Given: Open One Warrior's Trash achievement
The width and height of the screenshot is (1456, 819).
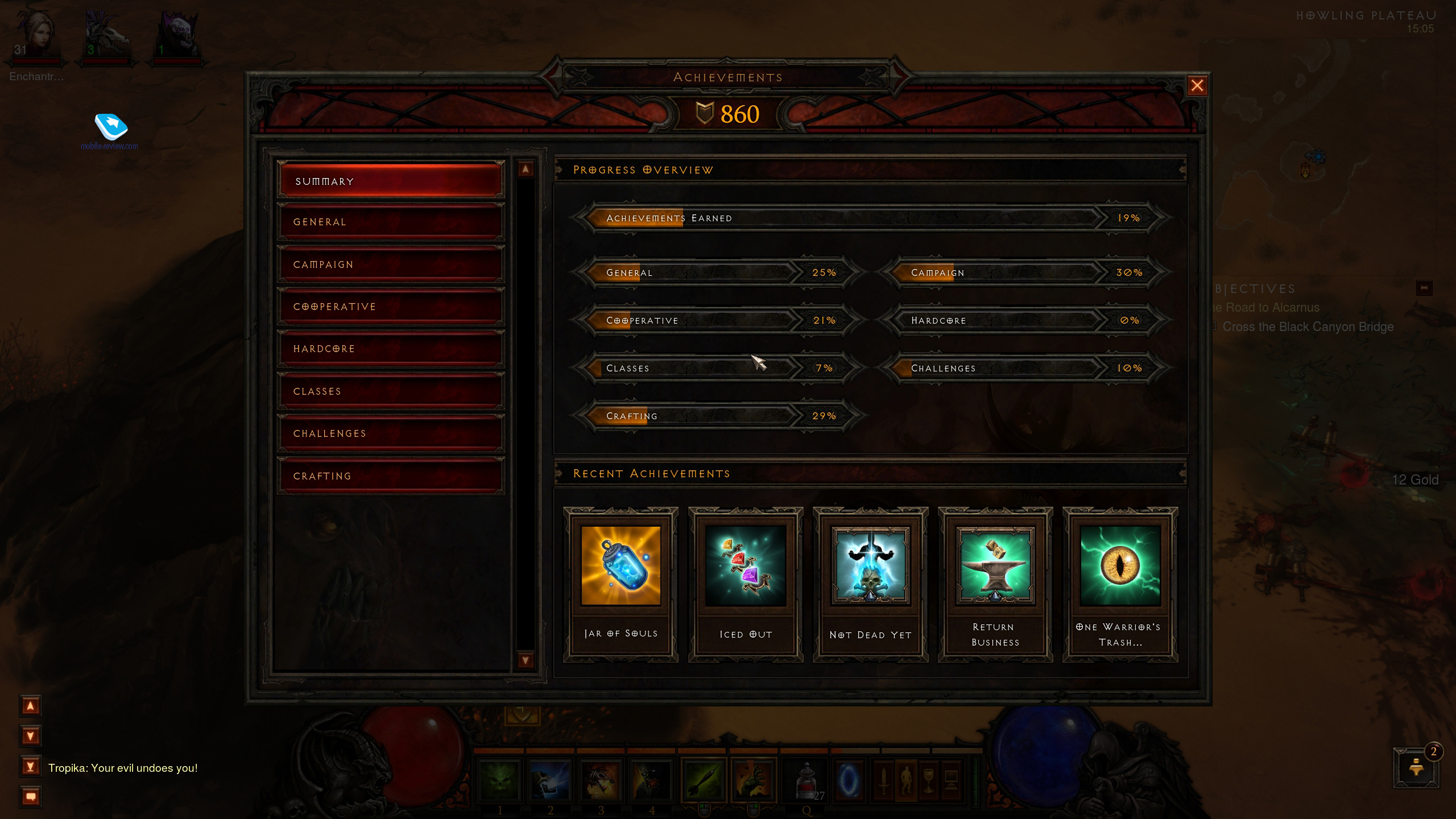Looking at the screenshot, I should pos(1120,584).
